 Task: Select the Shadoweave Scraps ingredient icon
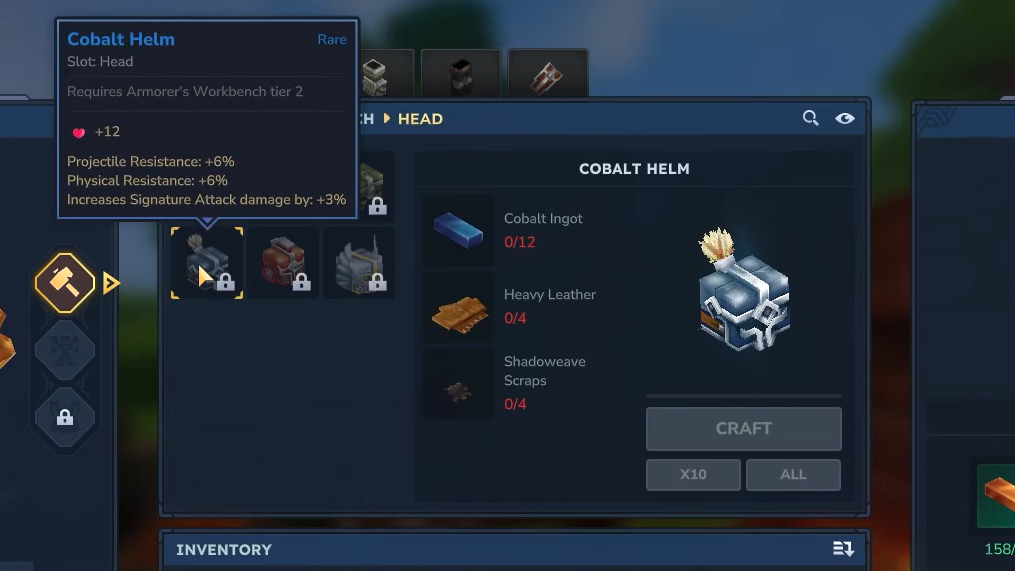pyautogui.click(x=458, y=385)
